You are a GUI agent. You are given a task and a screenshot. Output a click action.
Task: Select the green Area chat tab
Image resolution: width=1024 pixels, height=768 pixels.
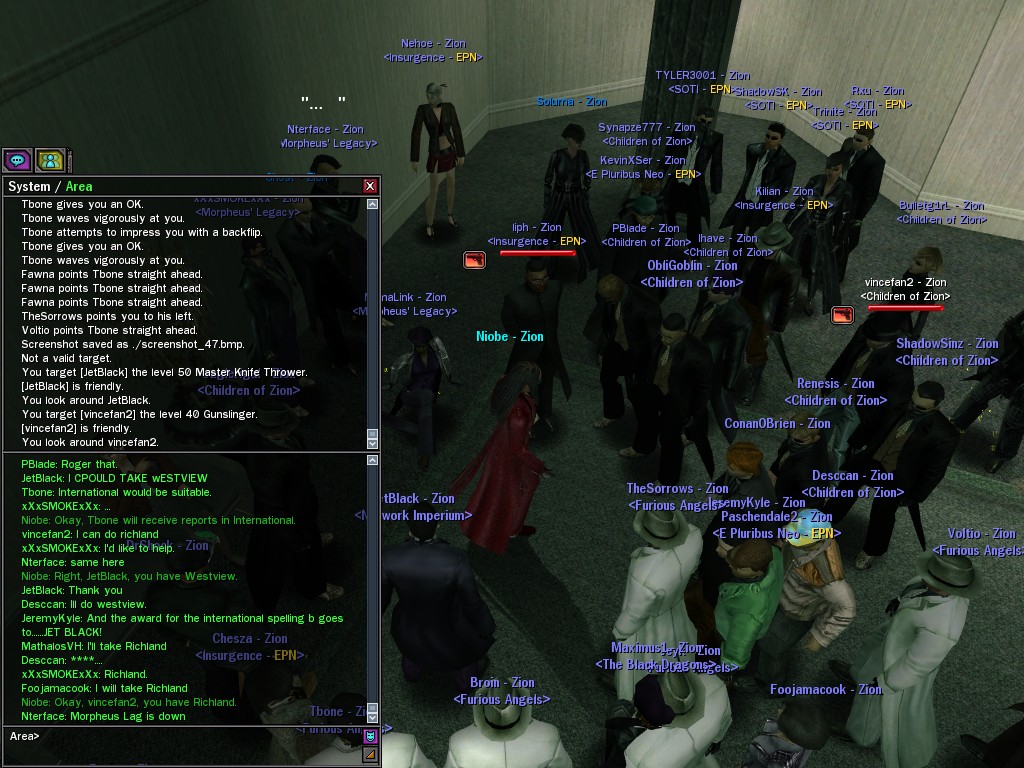(x=79, y=186)
